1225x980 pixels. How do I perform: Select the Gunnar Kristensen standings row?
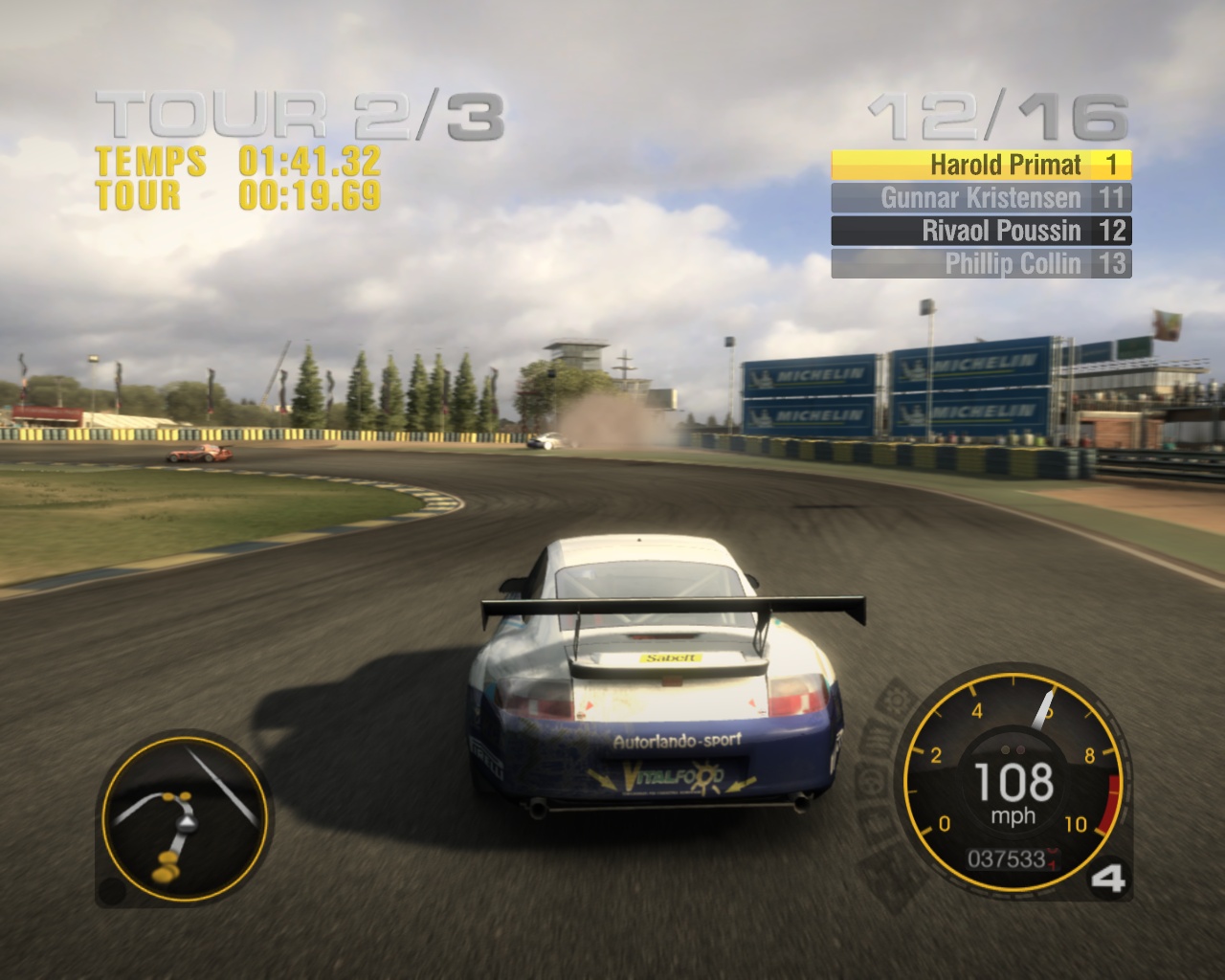point(981,198)
